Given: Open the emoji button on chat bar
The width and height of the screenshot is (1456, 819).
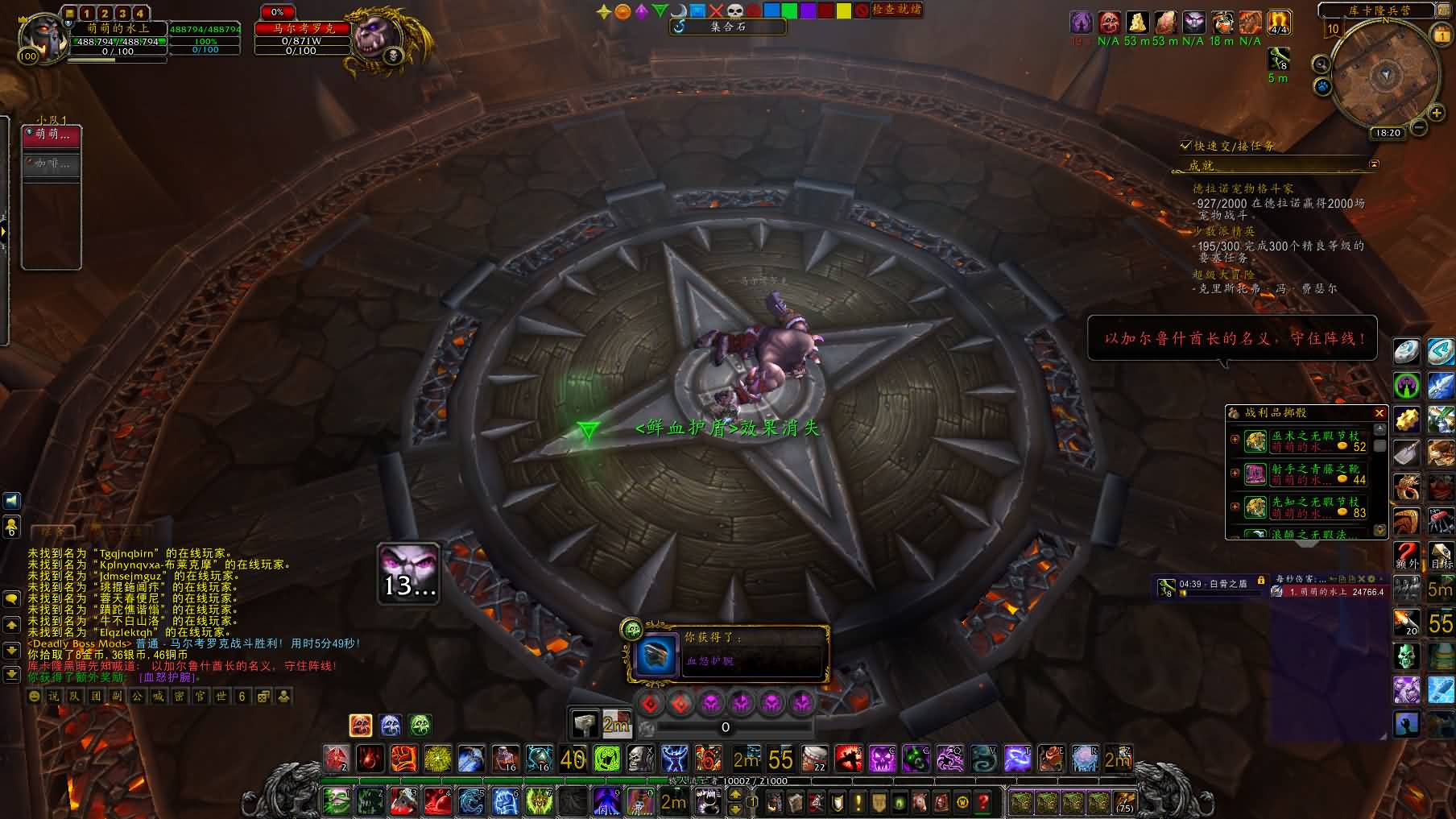Looking at the screenshot, I should [x=35, y=697].
